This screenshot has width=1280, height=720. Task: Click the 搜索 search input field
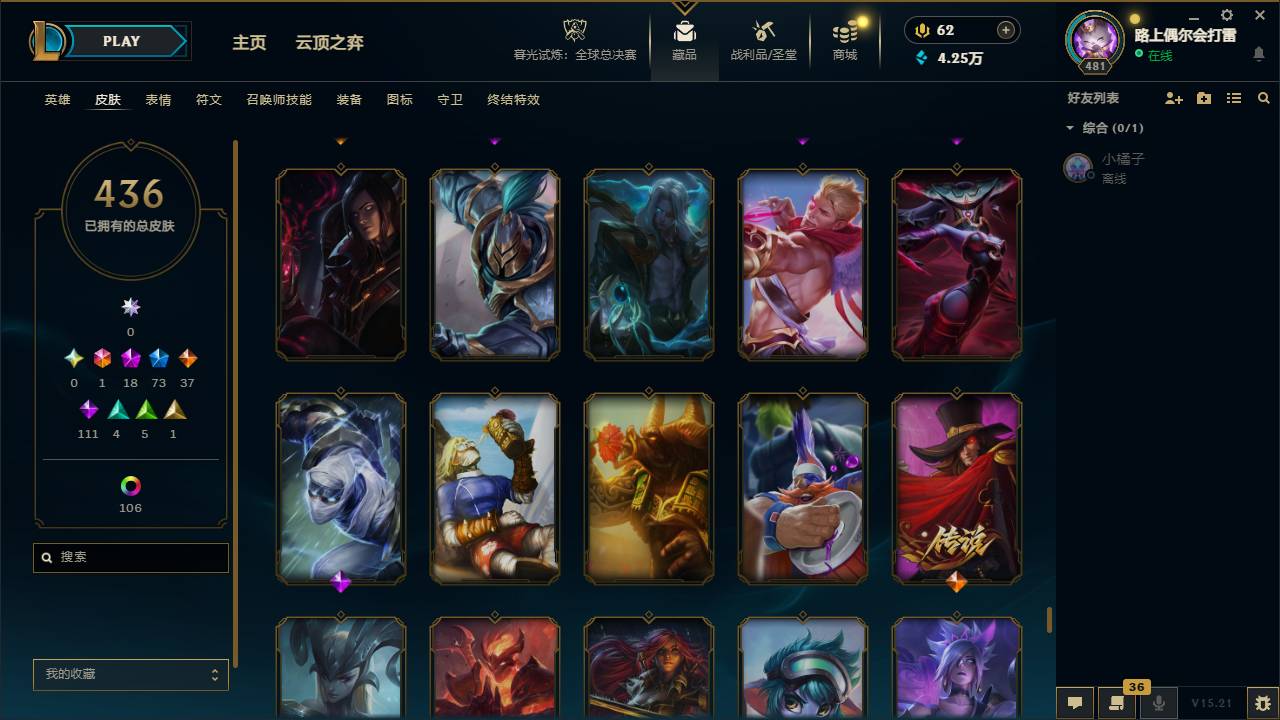130,557
